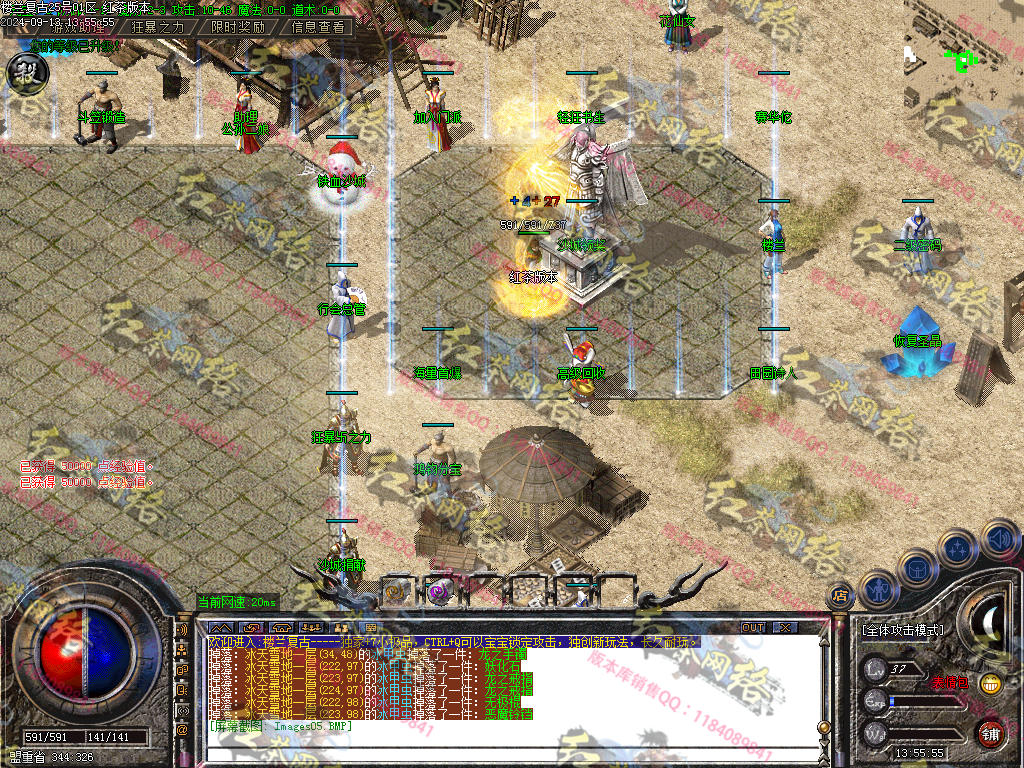The width and height of the screenshot is (1024, 768).
Task: Open the character equipment icon
Action: coord(877,589)
